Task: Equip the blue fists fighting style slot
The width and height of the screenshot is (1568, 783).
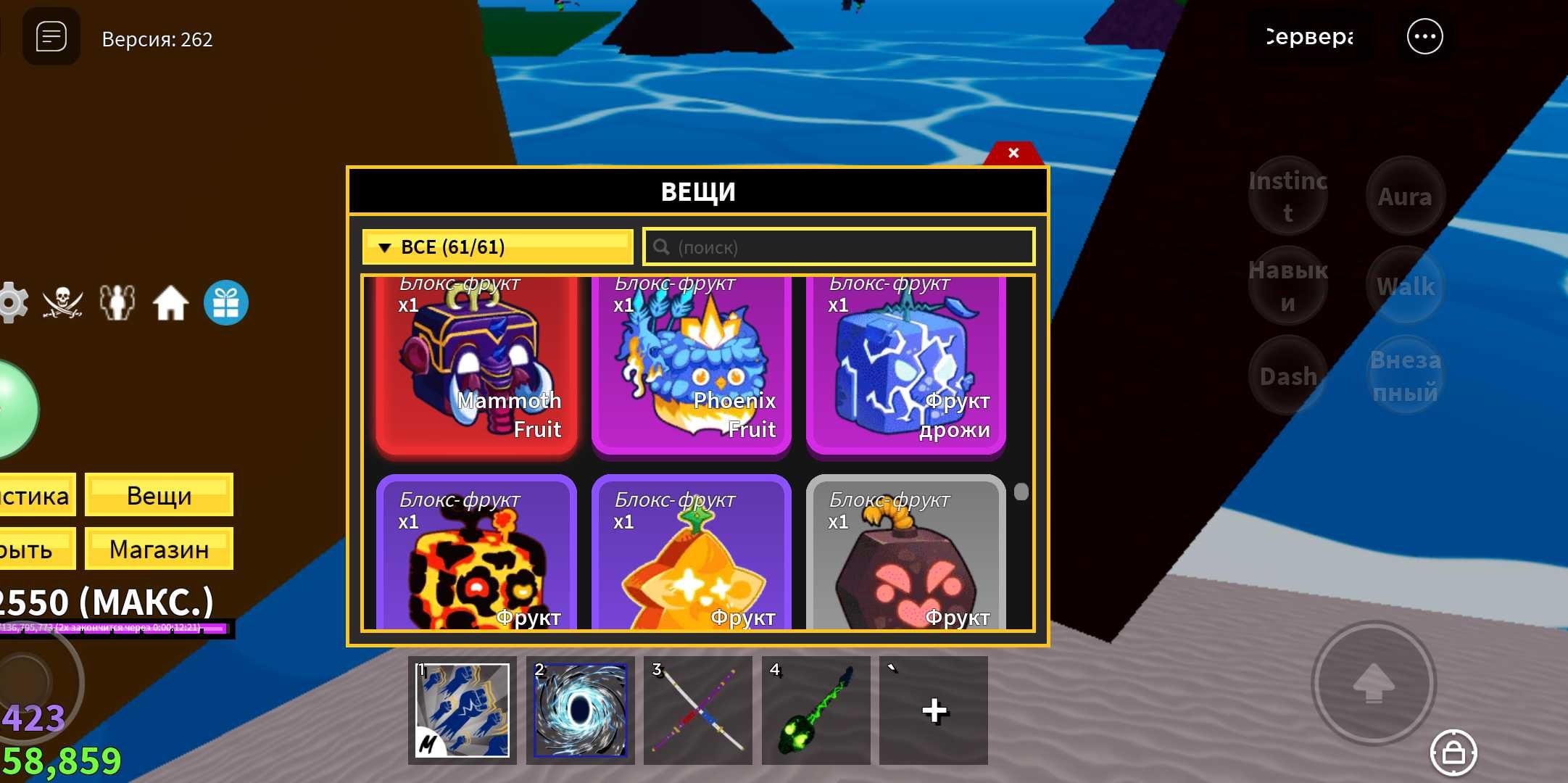Action: (462, 710)
